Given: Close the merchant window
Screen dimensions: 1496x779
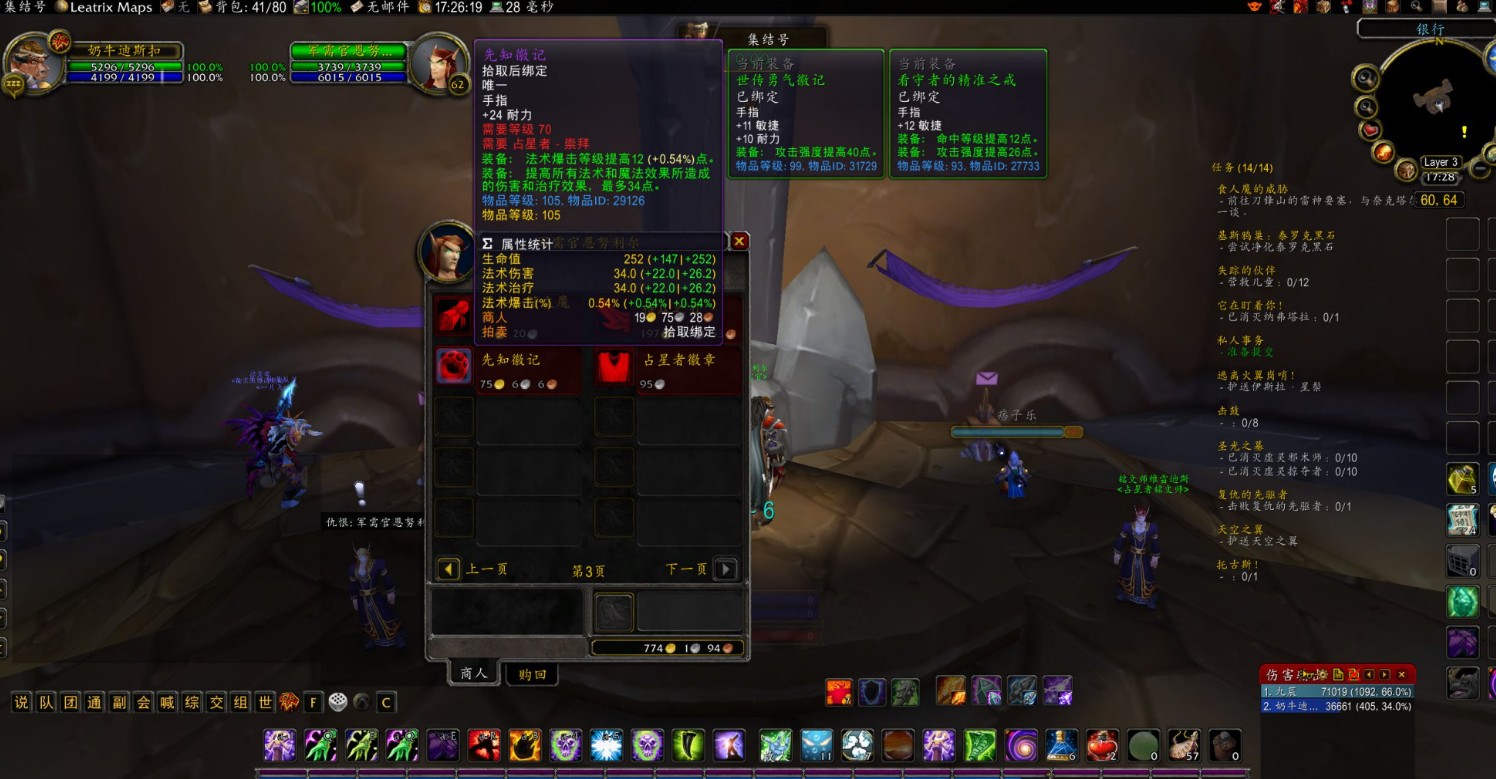Looking at the screenshot, I should click(x=739, y=241).
